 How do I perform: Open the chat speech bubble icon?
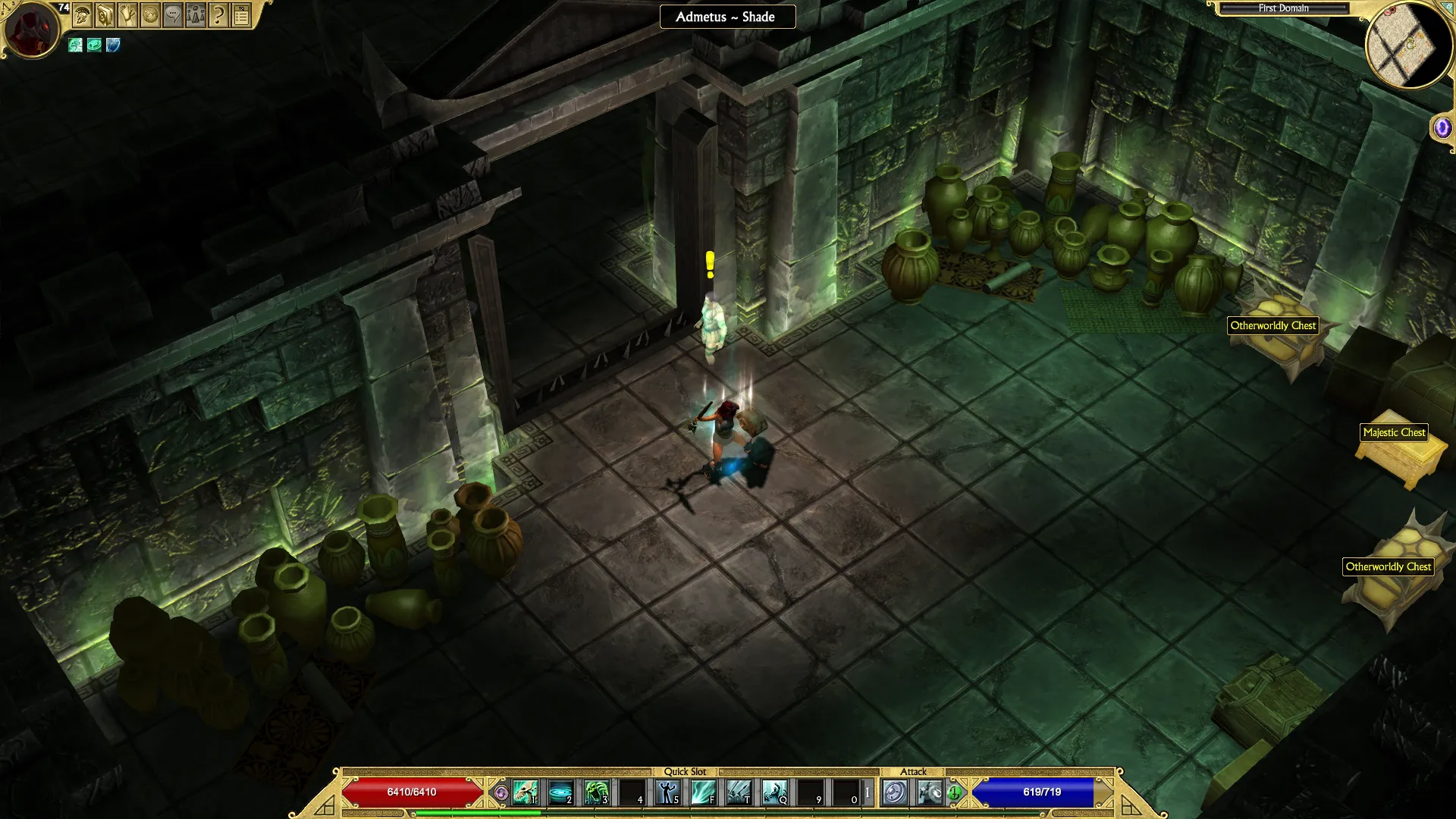coord(173,15)
